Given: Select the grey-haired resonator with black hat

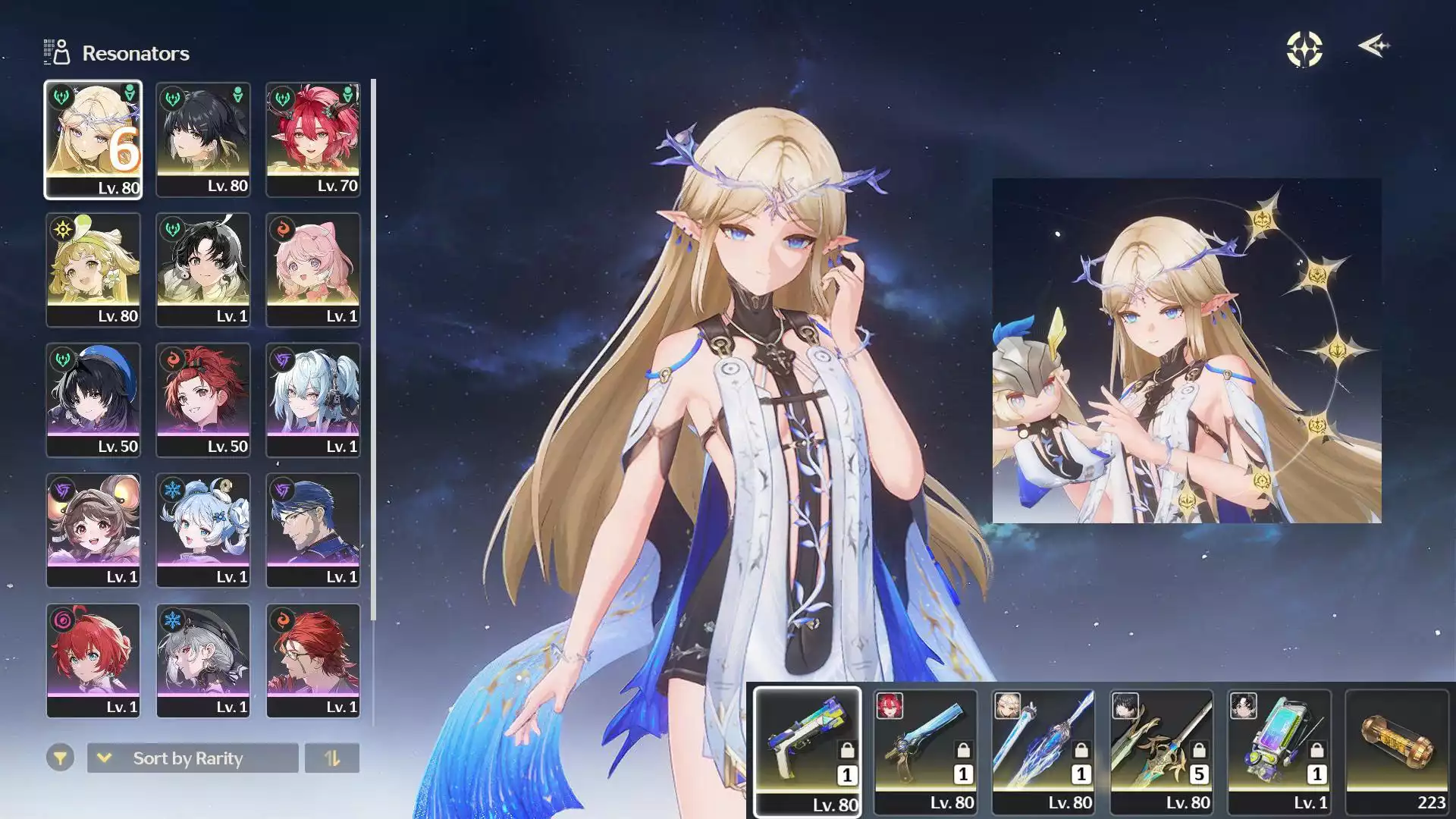Looking at the screenshot, I should click(x=202, y=661).
